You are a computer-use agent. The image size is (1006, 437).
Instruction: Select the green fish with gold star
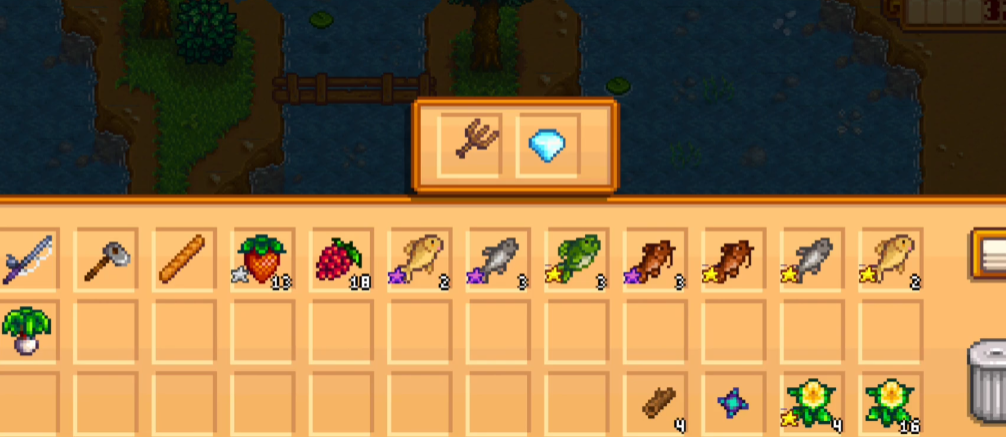(575, 260)
